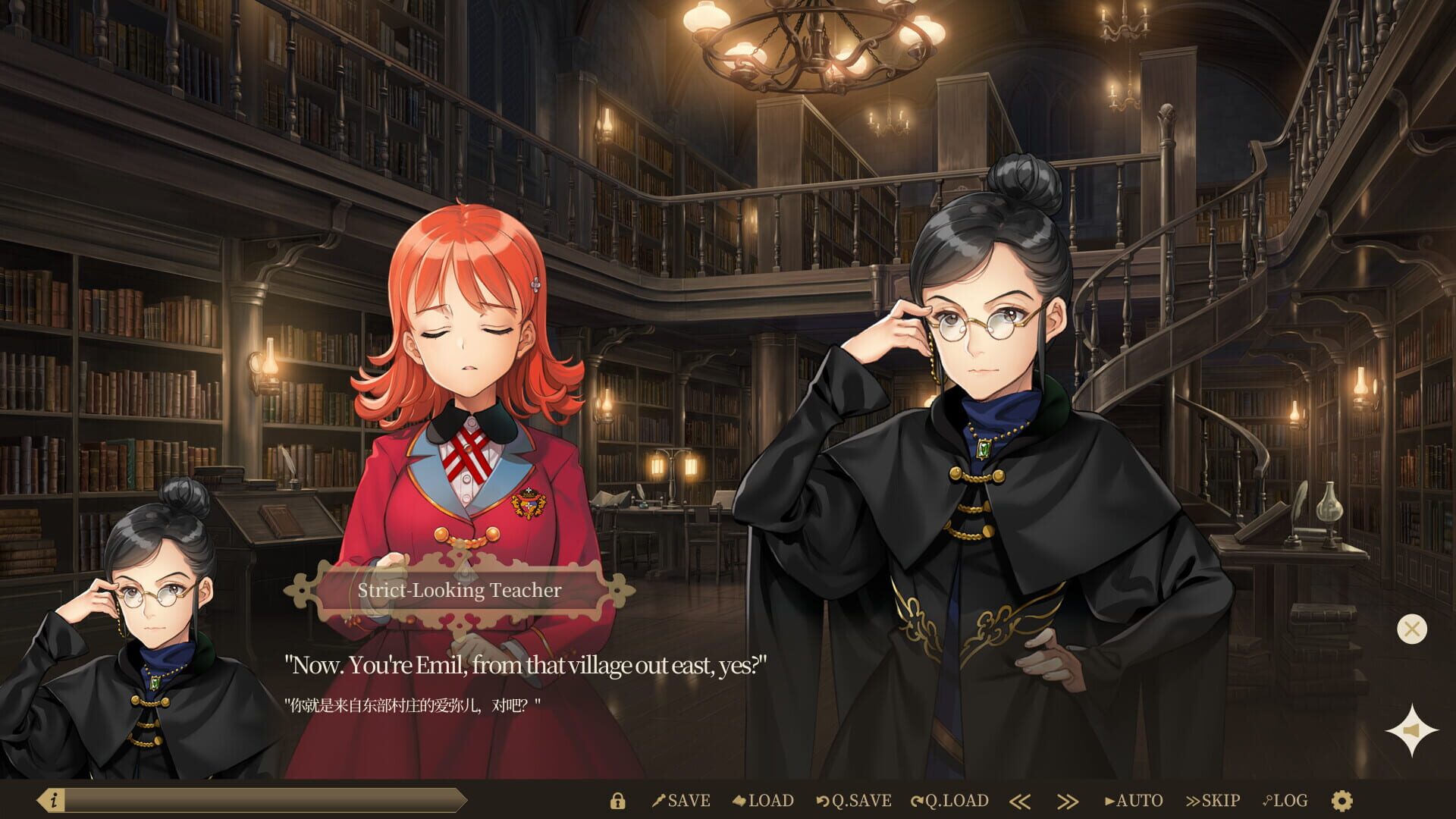The height and width of the screenshot is (819, 1456).
Task: Enable SKIP fast-forward mode
Action: [x=1214, y=800]
